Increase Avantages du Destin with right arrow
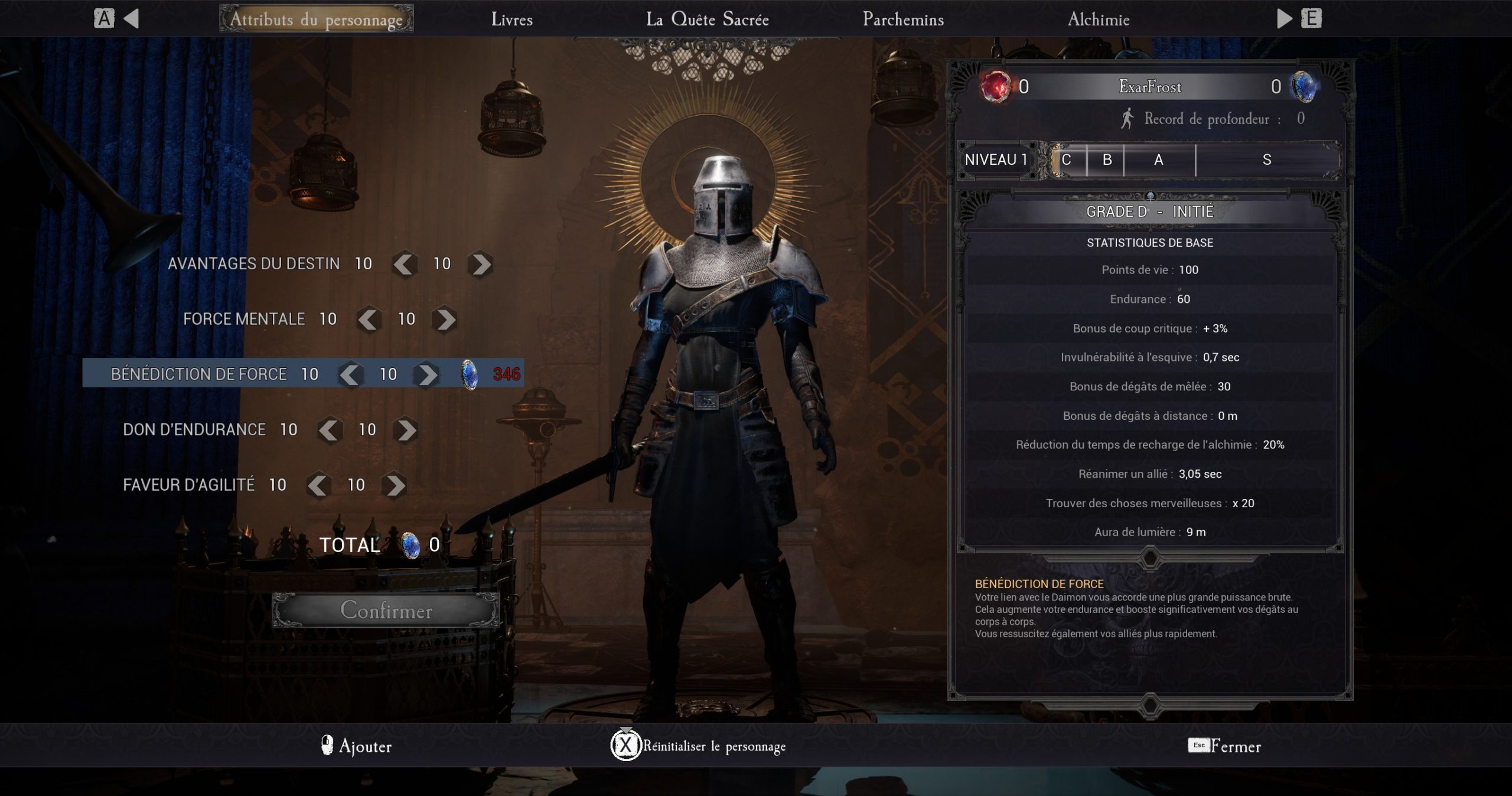Viewport: 1512px width, 796px height. click(480, 264)
